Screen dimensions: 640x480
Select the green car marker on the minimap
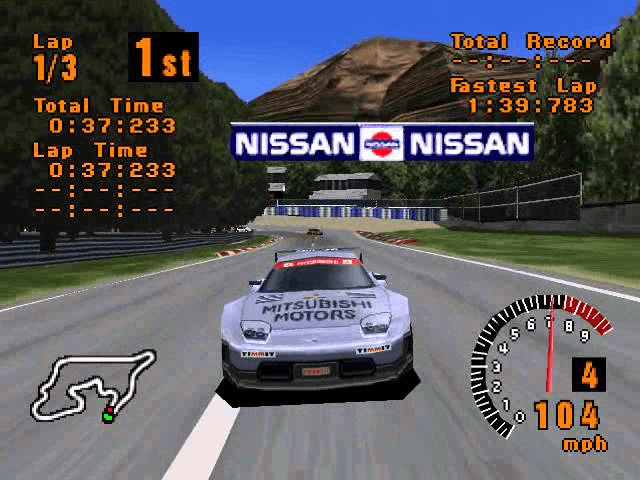pos(107,416)
